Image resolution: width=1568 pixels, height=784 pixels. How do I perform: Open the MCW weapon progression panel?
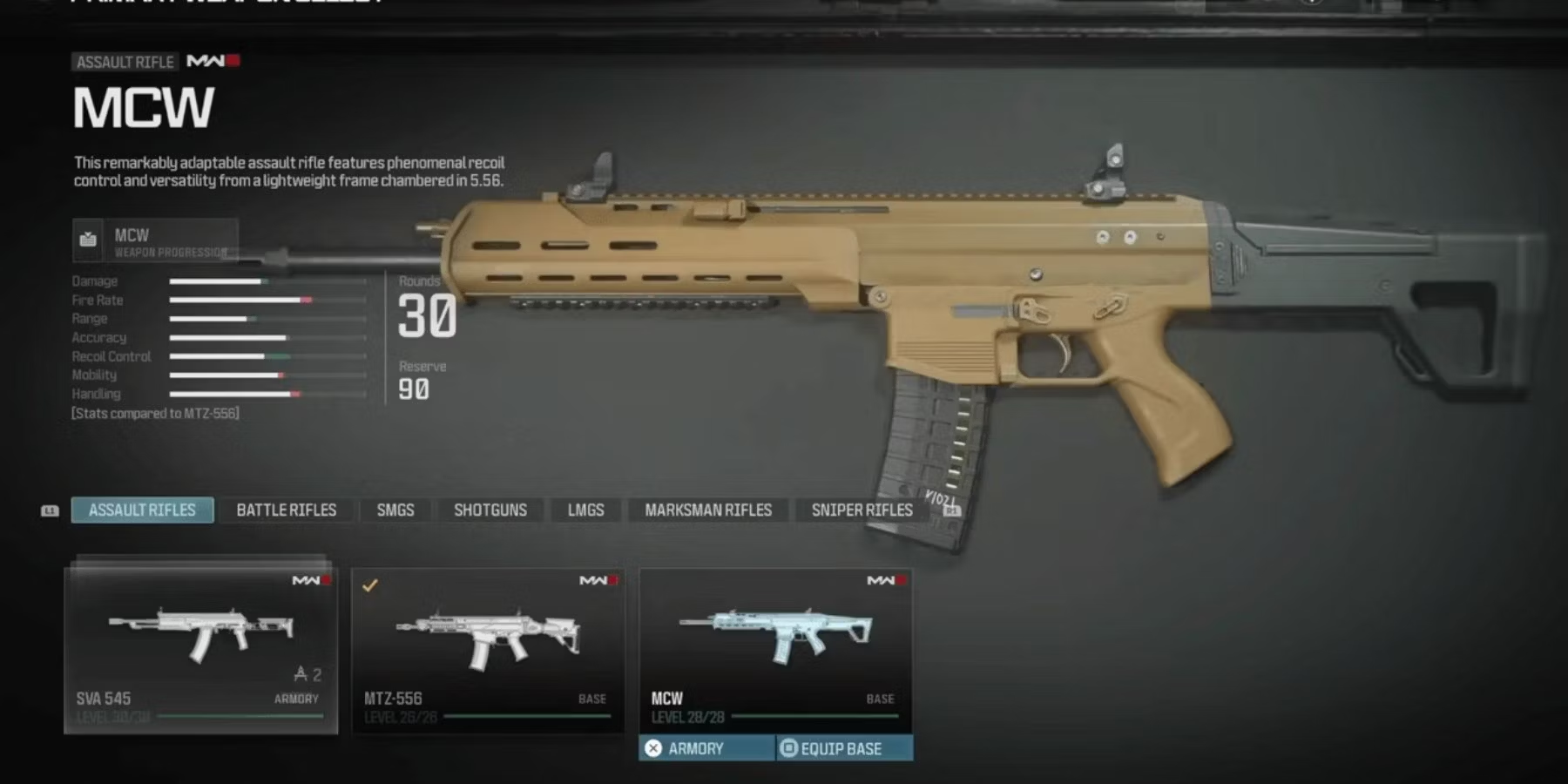155,240
